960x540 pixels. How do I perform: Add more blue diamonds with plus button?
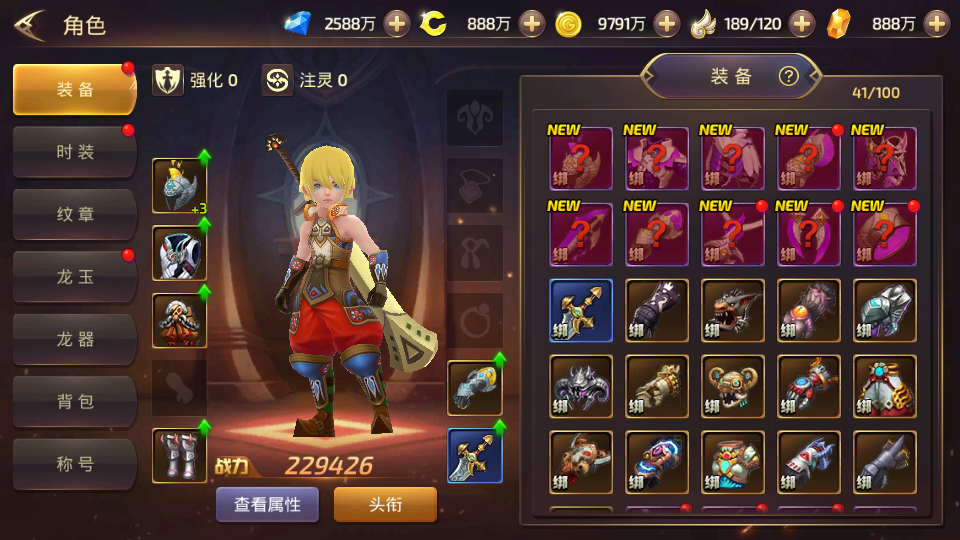397,23
